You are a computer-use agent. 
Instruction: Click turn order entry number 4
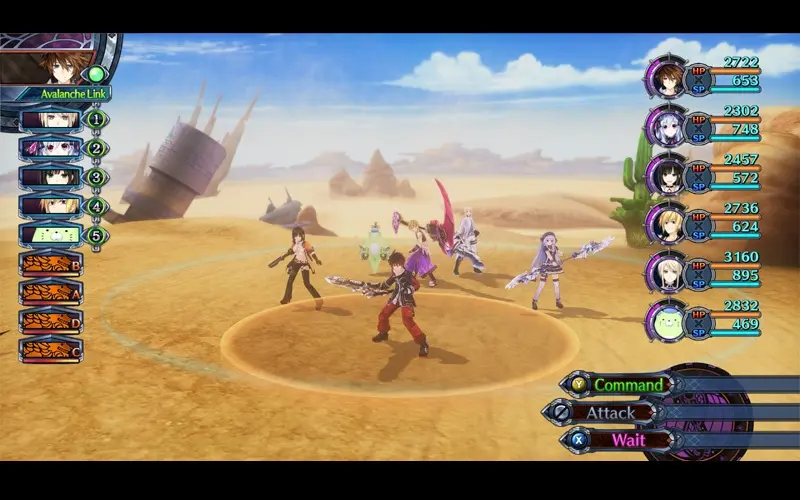(50, 207)
